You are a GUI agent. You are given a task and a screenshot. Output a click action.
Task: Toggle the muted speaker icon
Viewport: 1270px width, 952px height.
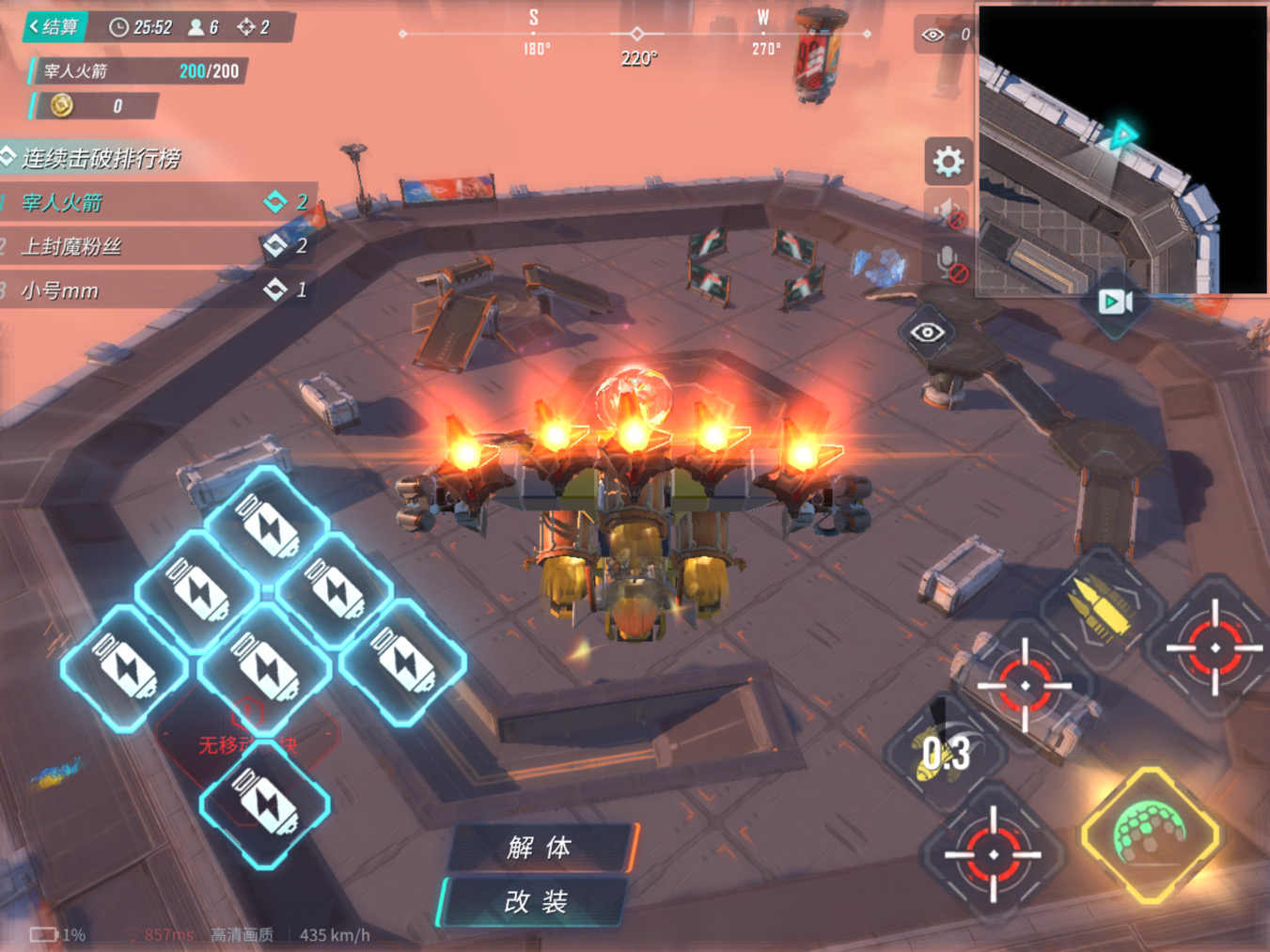click(948, 212)
